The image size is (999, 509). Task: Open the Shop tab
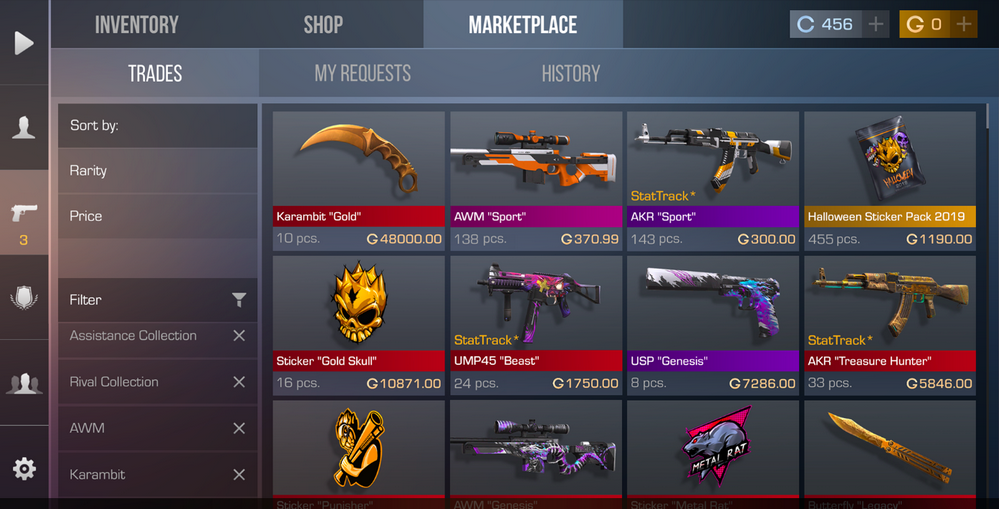pos(323,25)
